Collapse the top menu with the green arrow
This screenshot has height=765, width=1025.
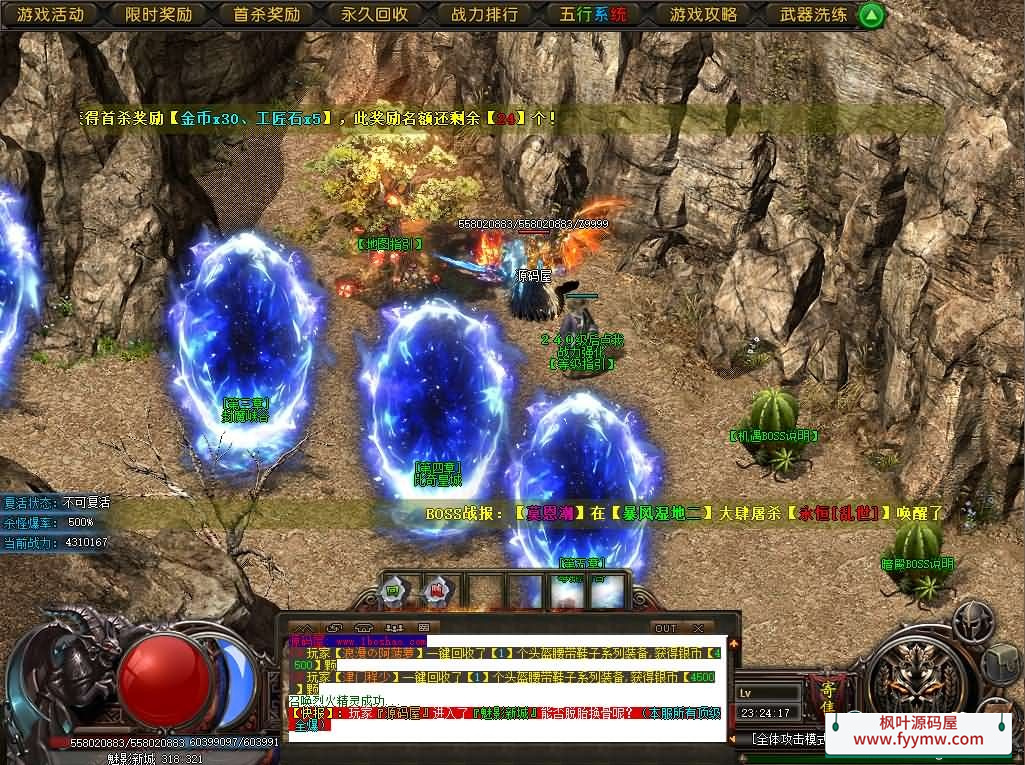[x=872, y=15]
